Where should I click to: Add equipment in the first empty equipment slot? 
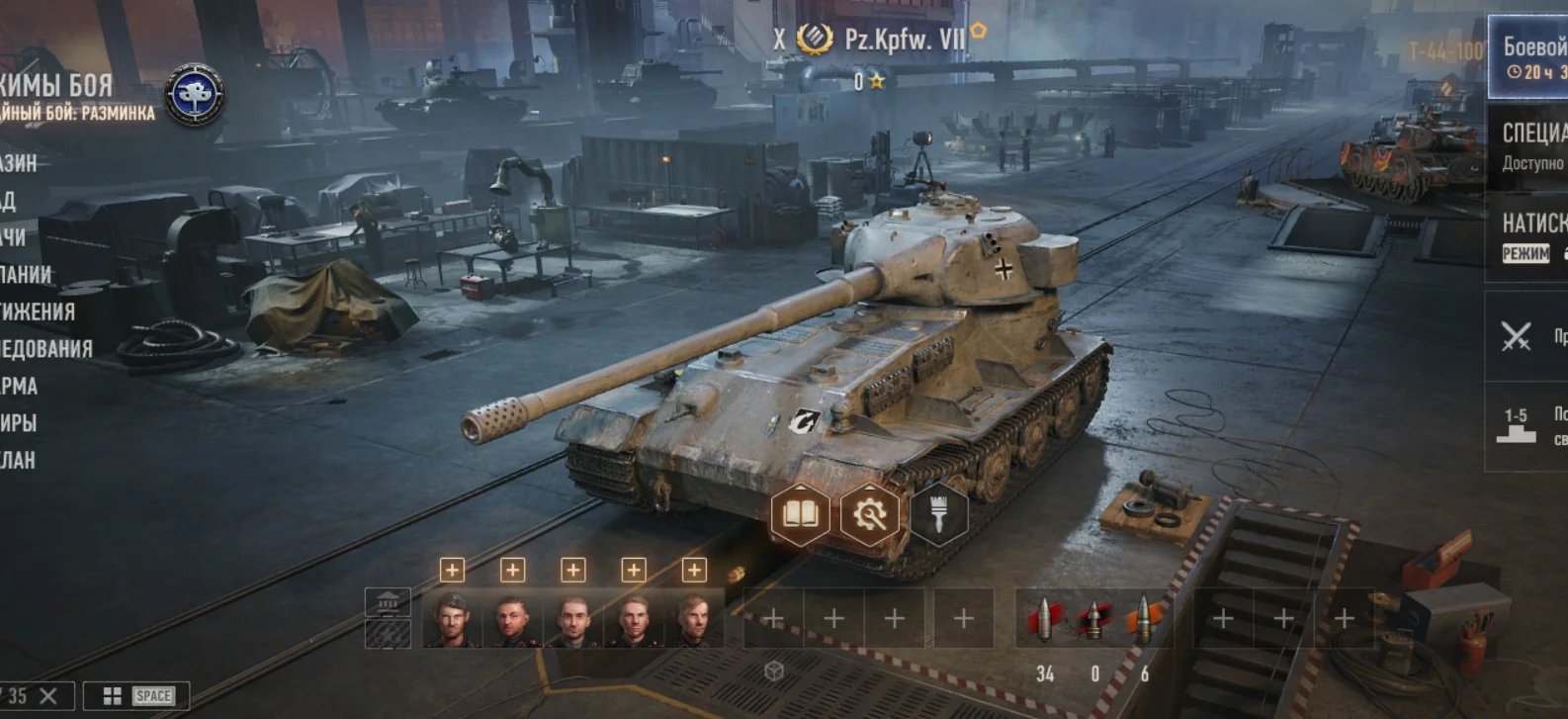click(x=775, y=618)
